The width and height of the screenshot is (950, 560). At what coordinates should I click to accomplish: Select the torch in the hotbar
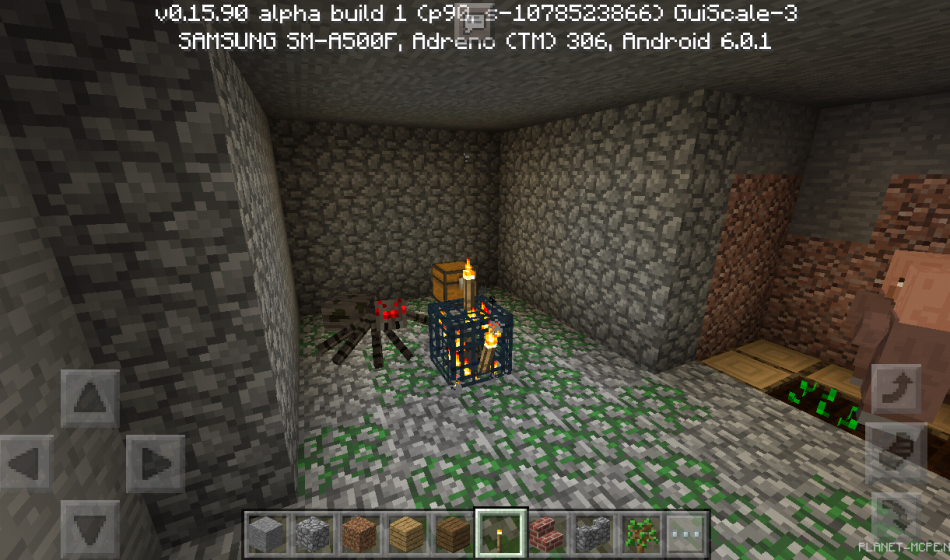pyautogui.click(x=499, y=532)
